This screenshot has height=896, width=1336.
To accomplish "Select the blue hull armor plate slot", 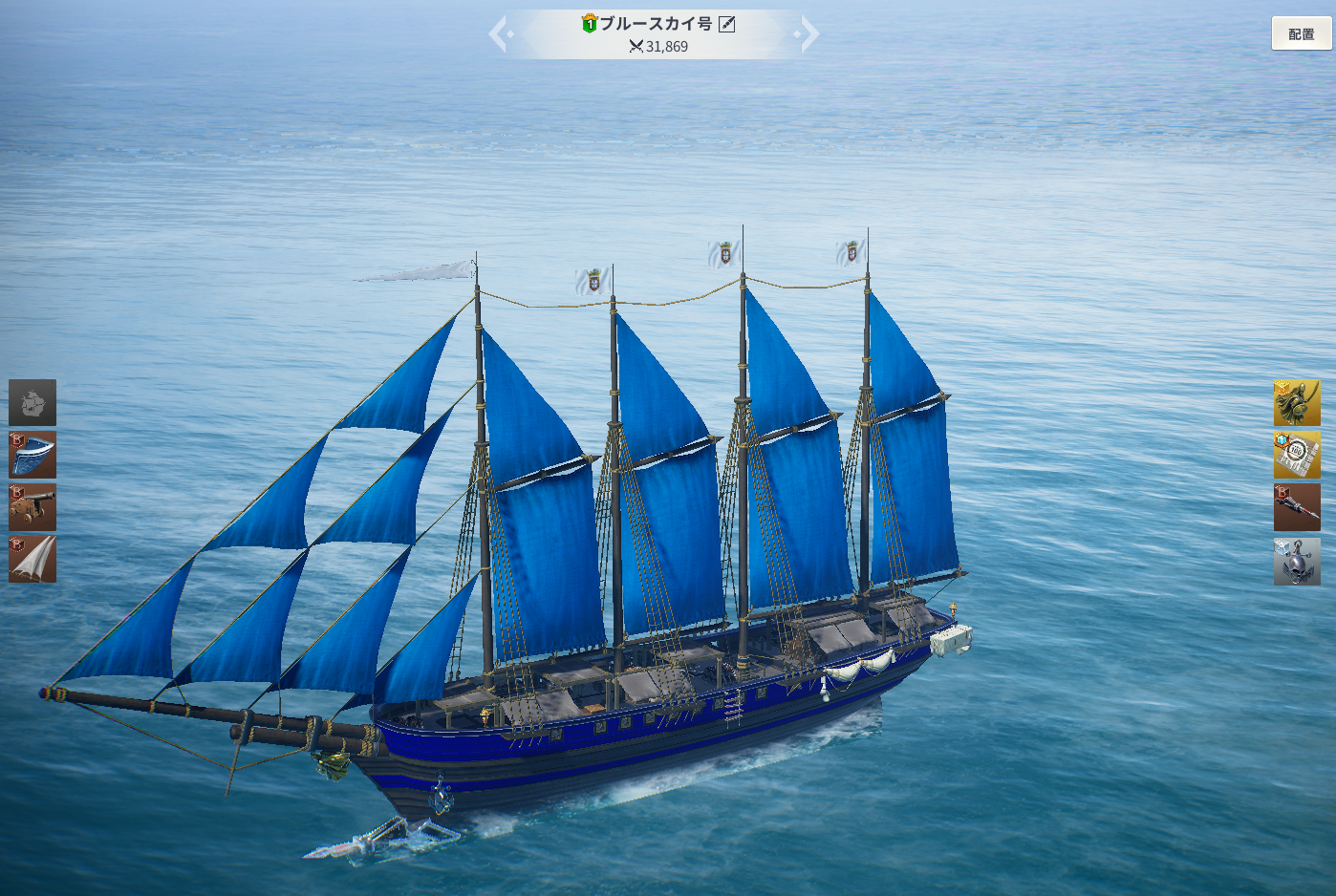I will tap(32, 455).
